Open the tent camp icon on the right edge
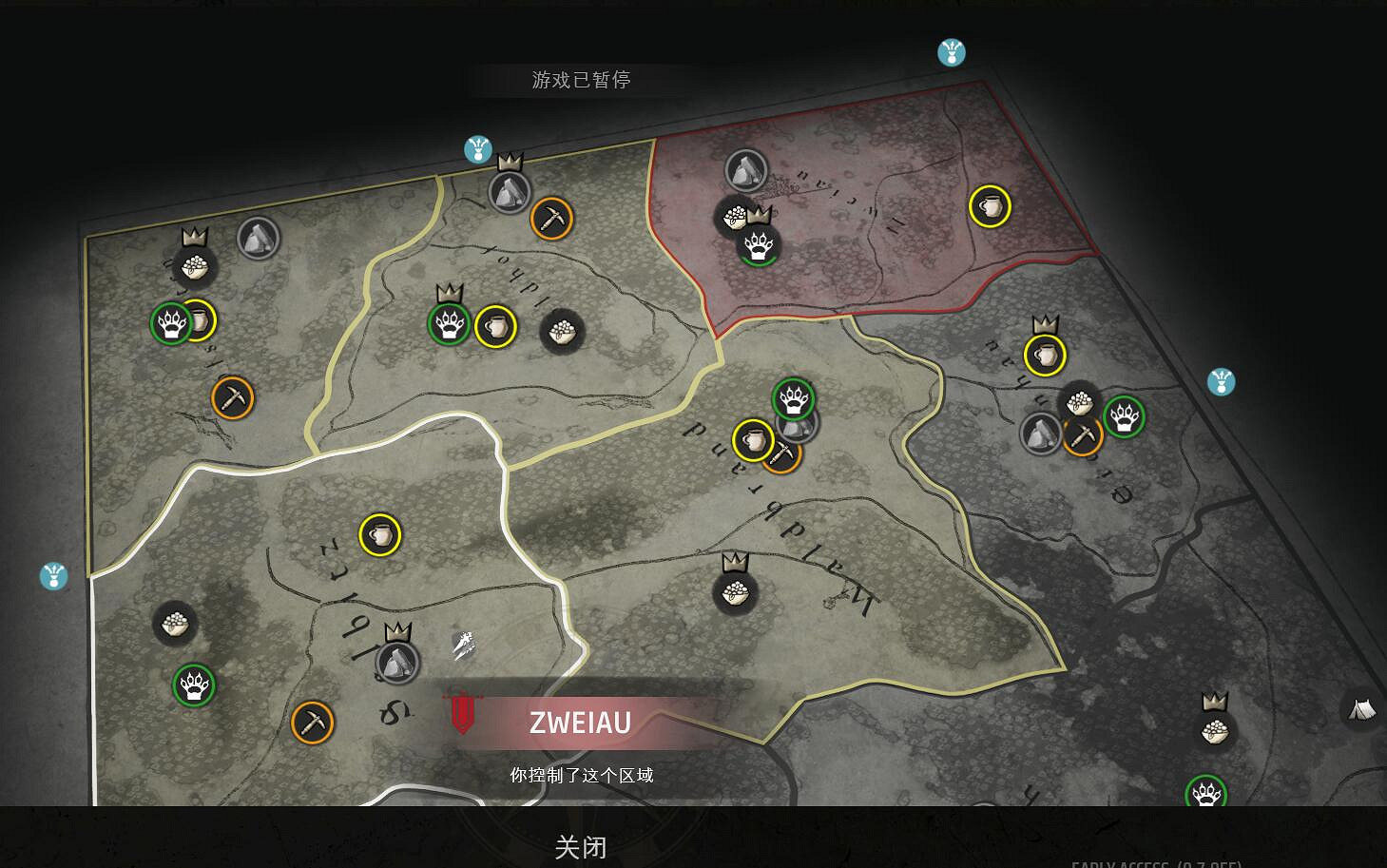Image resolution: width=1387 pixels, height=868 pixels. point(1362,709)
